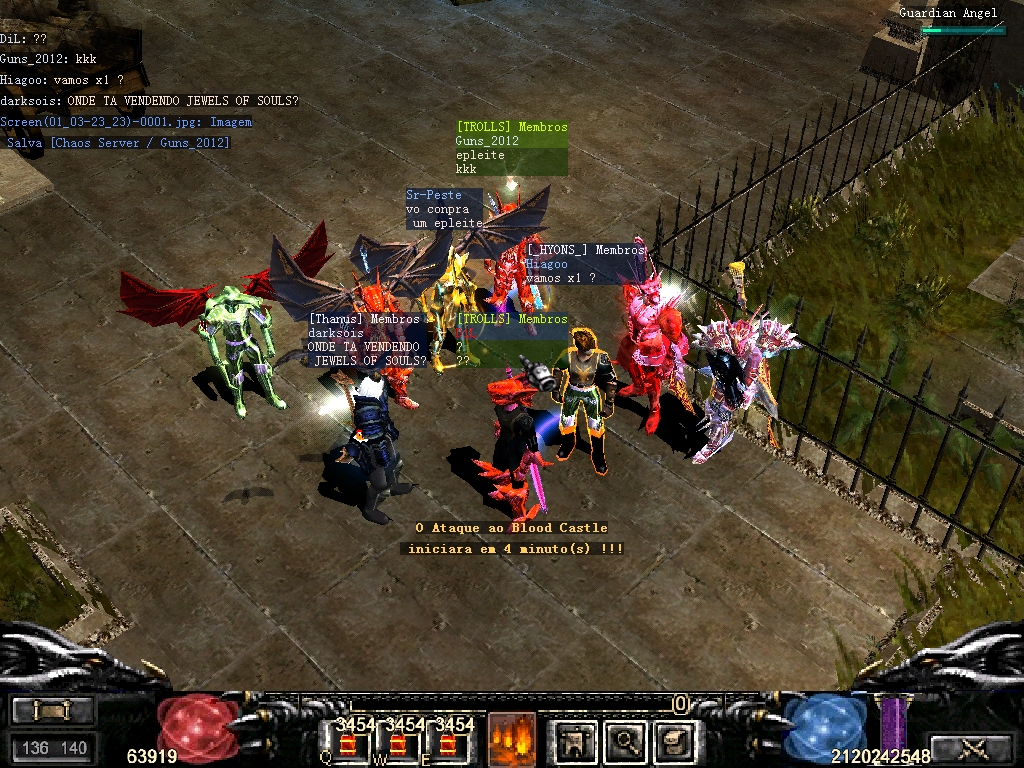Image resolution: width=1024 pixels, height=768 pixels.
Task: Click the Guardian Angel status indicator
Action: pyautogui.click(x=948, y=13)
